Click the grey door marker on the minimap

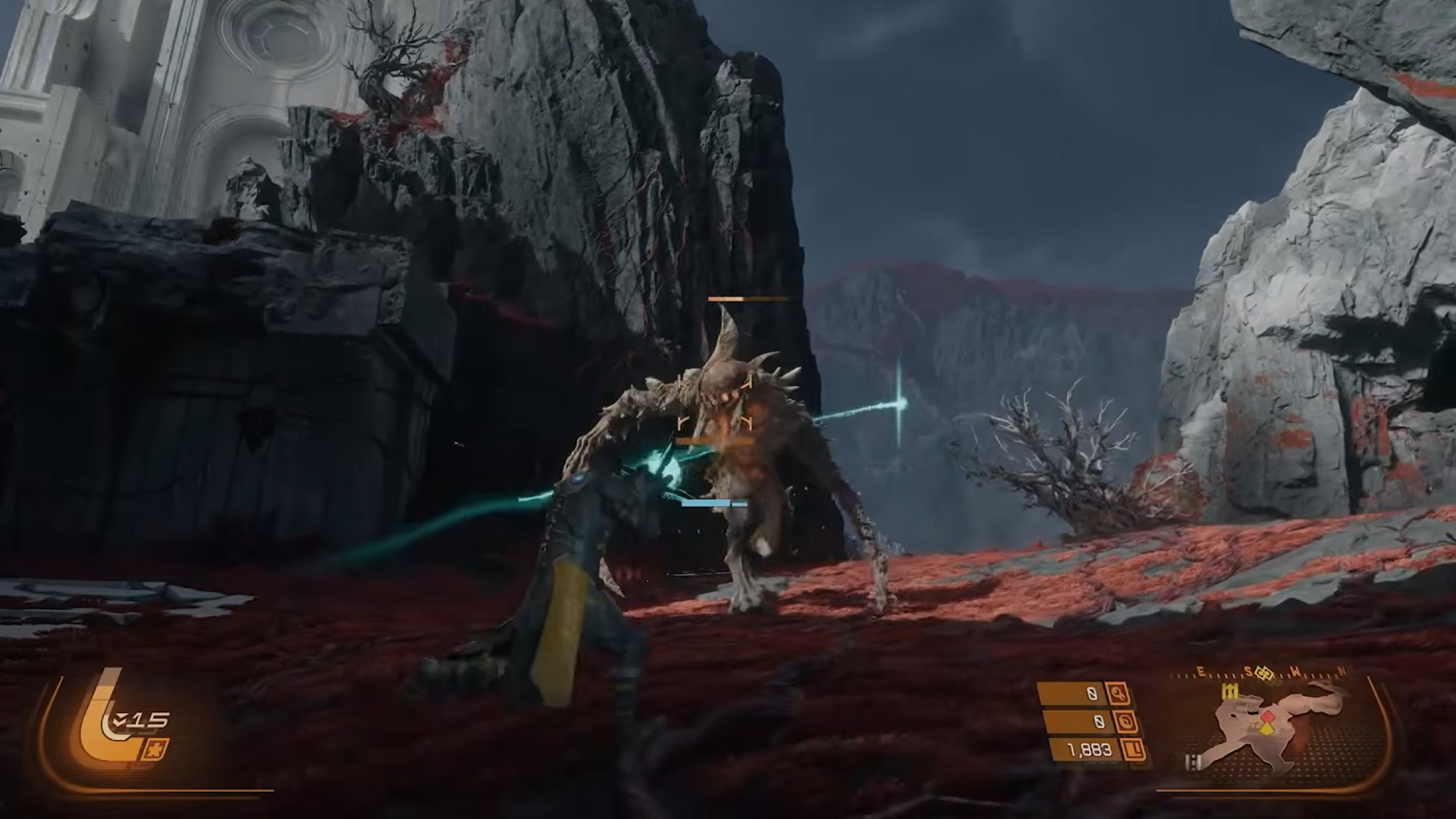click(1194, 763)
